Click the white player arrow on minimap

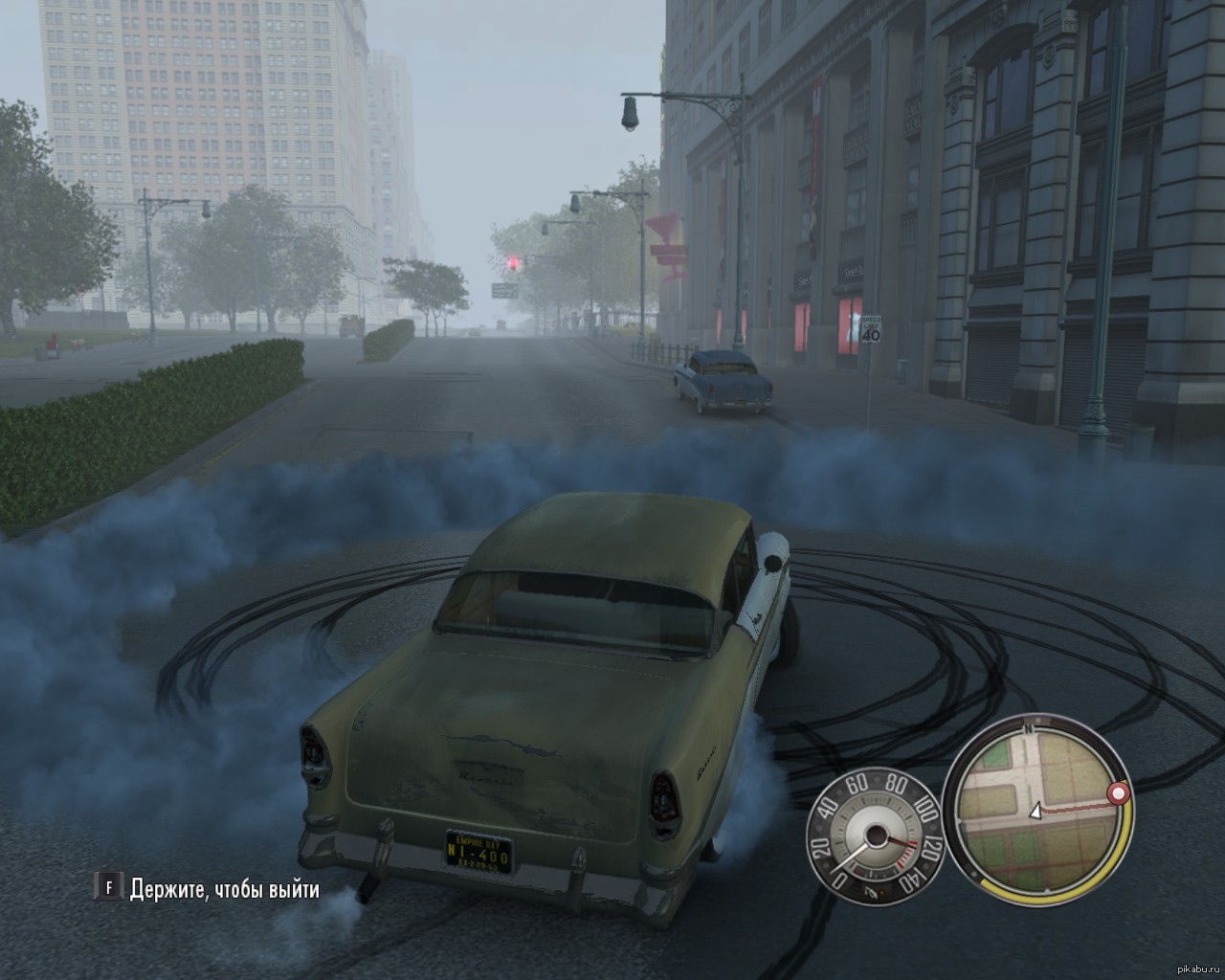1035,813
